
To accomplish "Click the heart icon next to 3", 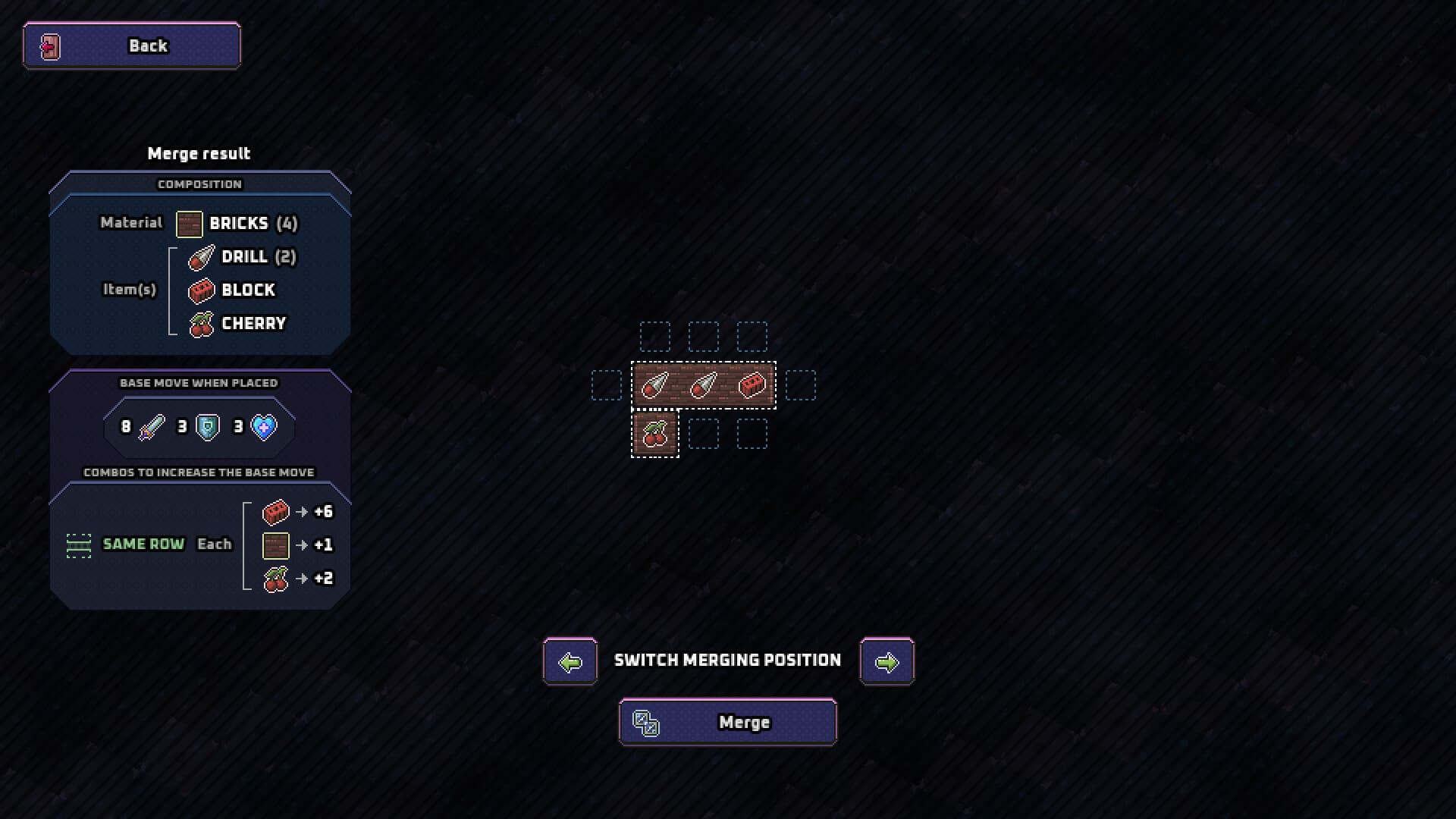I will 262,427.
